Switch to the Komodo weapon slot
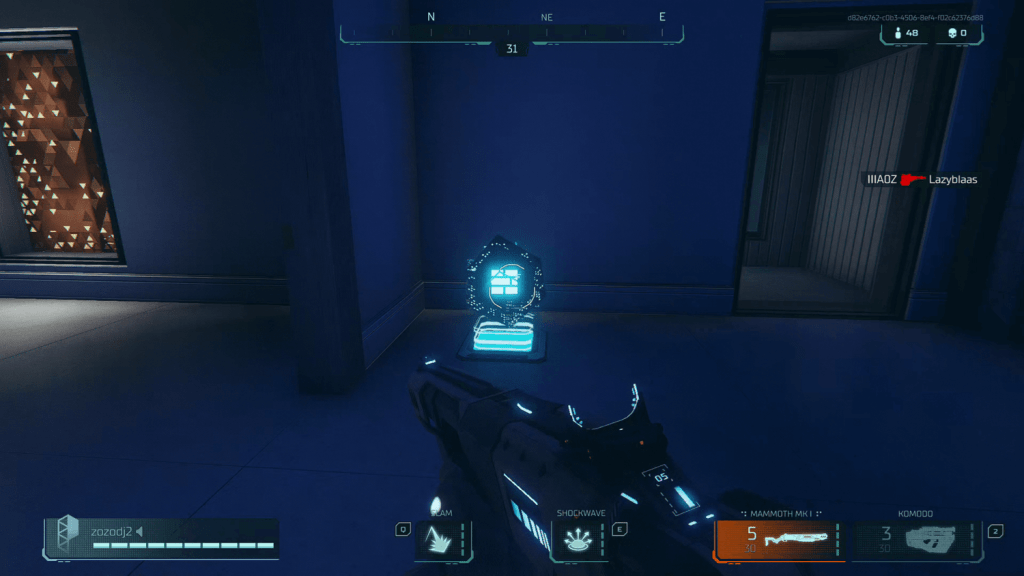This screenshot has width=1024, height=576. click(x=917, y=540)
